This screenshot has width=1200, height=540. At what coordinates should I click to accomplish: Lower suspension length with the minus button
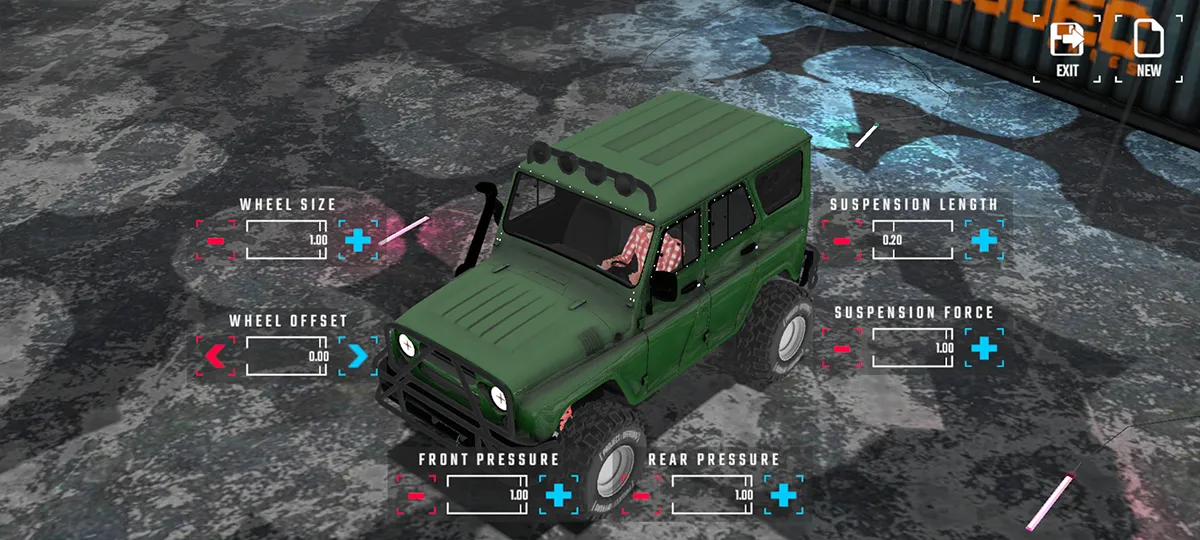click(x=842, y=240)
